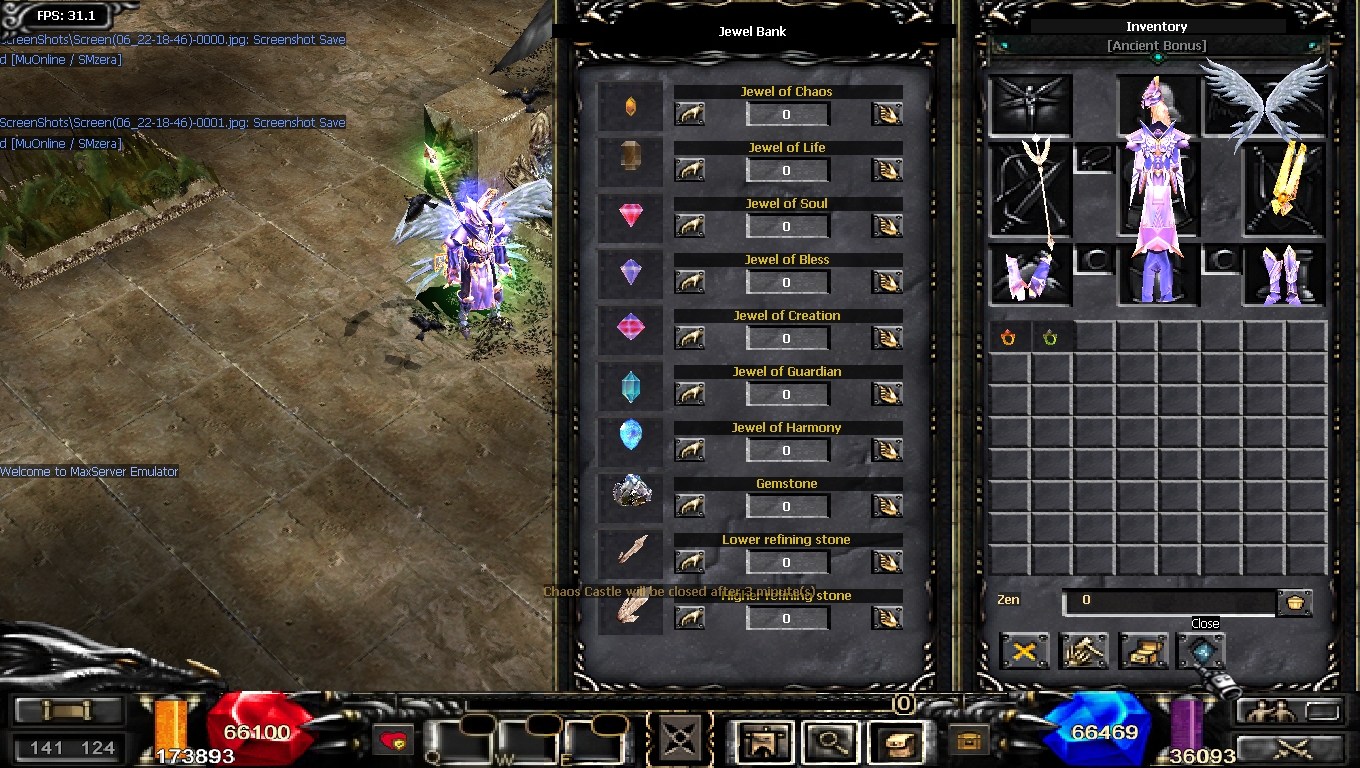Open the treasure chest button in inventory
This screenshot has height=768, width=1360.
coord(1142,651)
